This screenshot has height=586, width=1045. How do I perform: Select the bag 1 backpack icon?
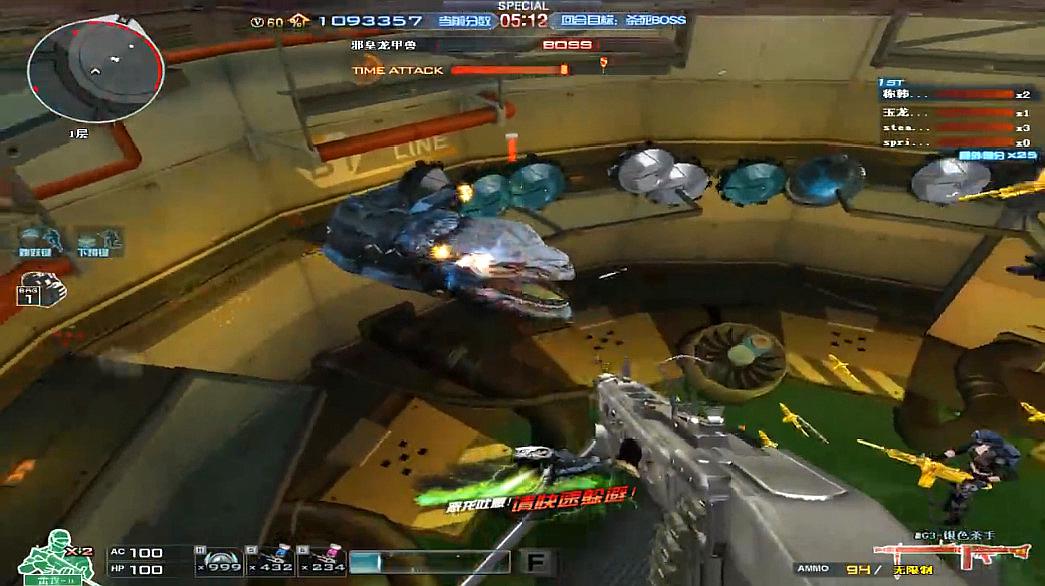coord(41,290)
